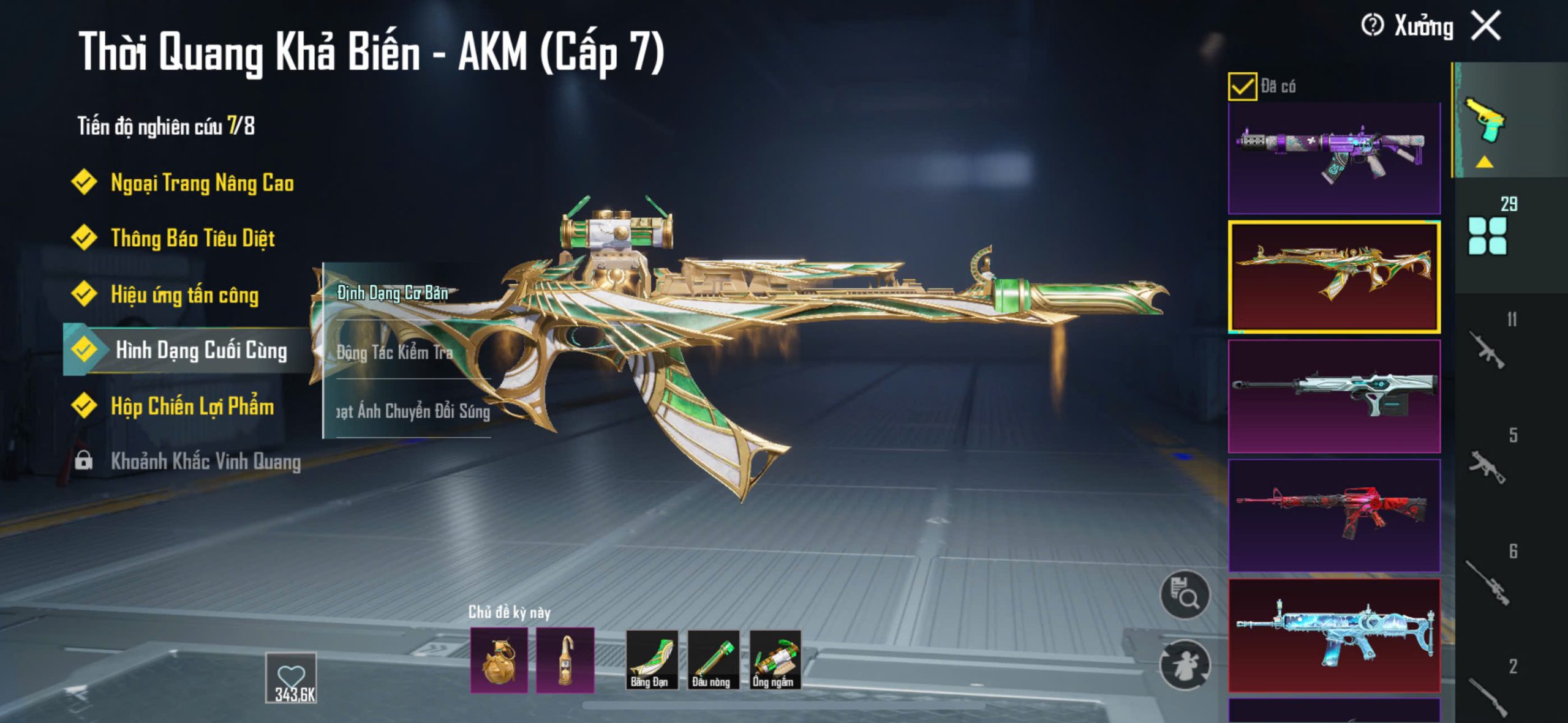The image size is (1568, 723).
Task: Choose Định Dạng Cơ Bản option
Action: point(393,293)
